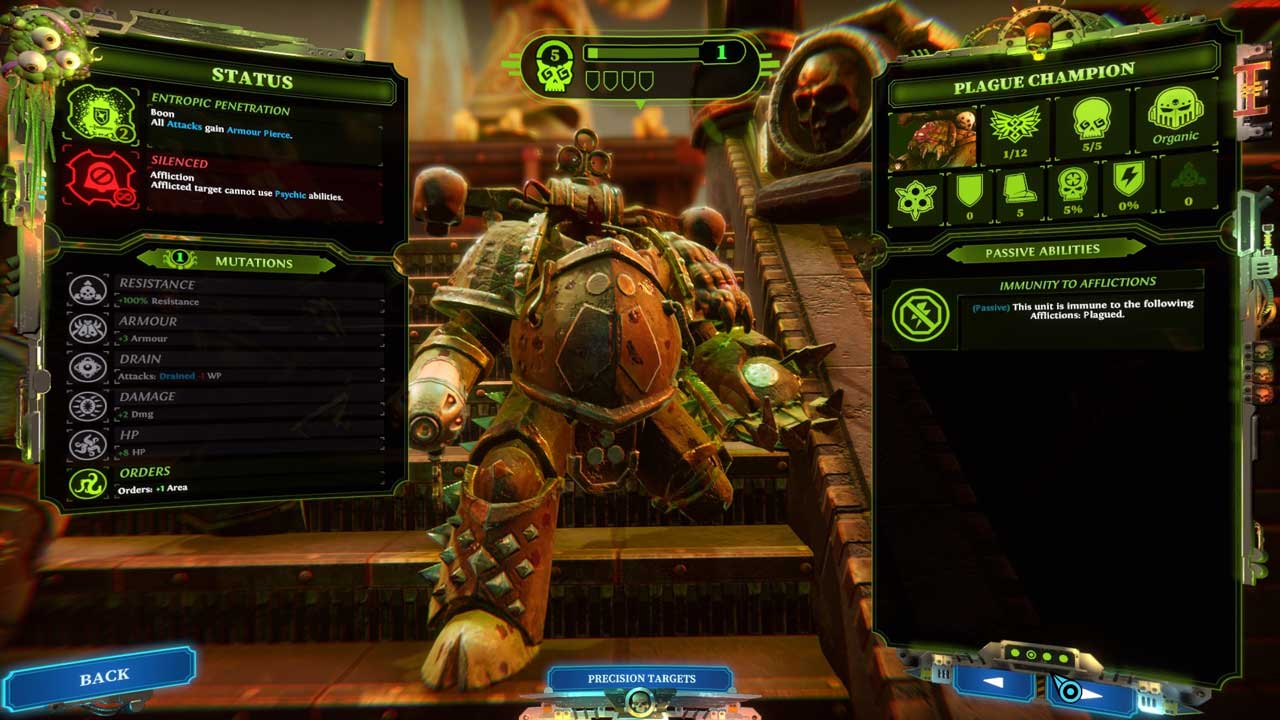The width and height of the screenshot is (1280, 720).
Task: Show the previous info page with left arrow
Action: pos(991,683)
